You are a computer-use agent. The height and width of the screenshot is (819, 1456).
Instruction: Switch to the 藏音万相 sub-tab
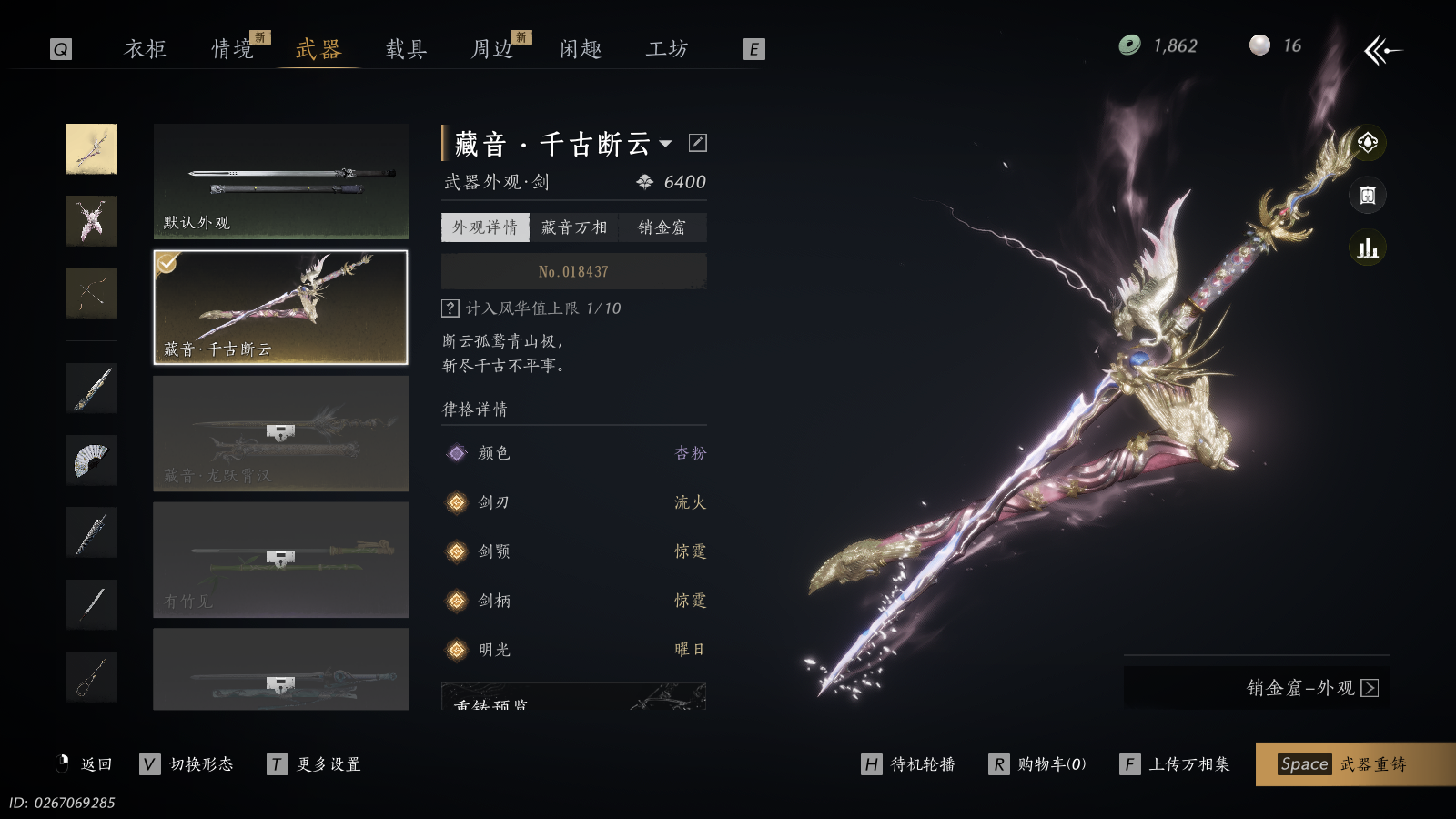pyautogui.click(x=574, y=227)
